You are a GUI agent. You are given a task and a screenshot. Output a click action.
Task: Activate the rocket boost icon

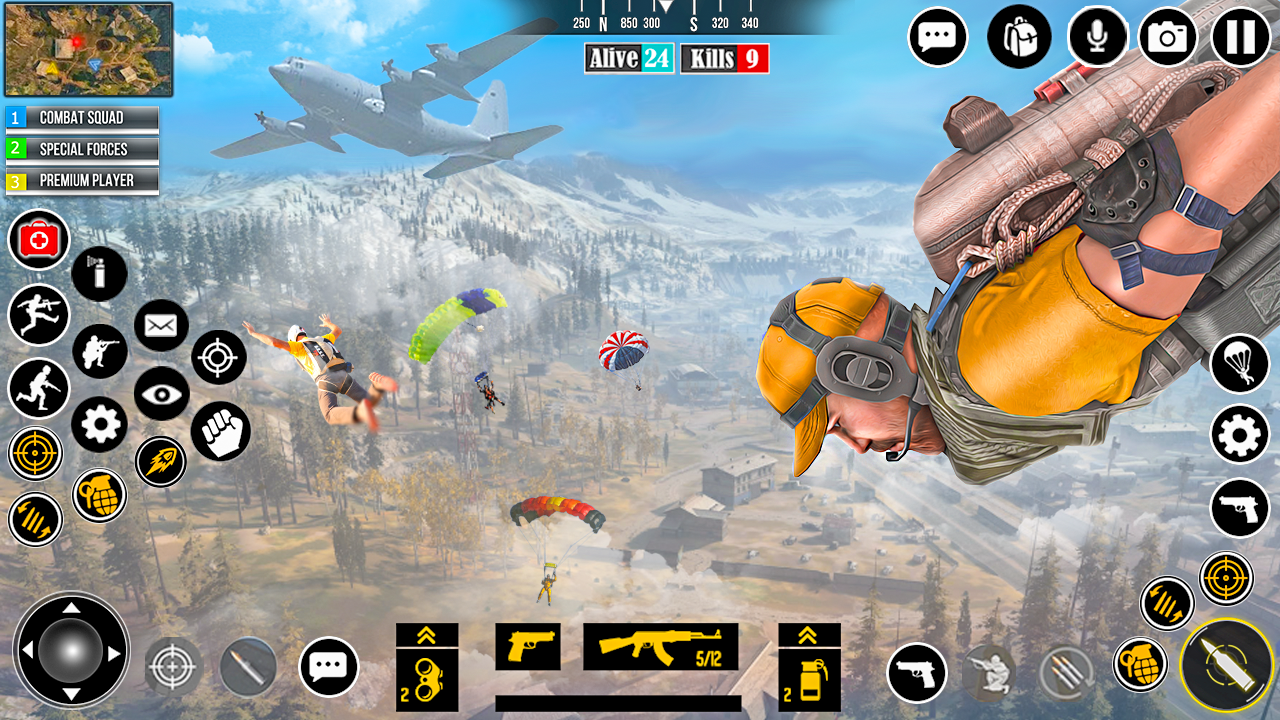point(161,463)
